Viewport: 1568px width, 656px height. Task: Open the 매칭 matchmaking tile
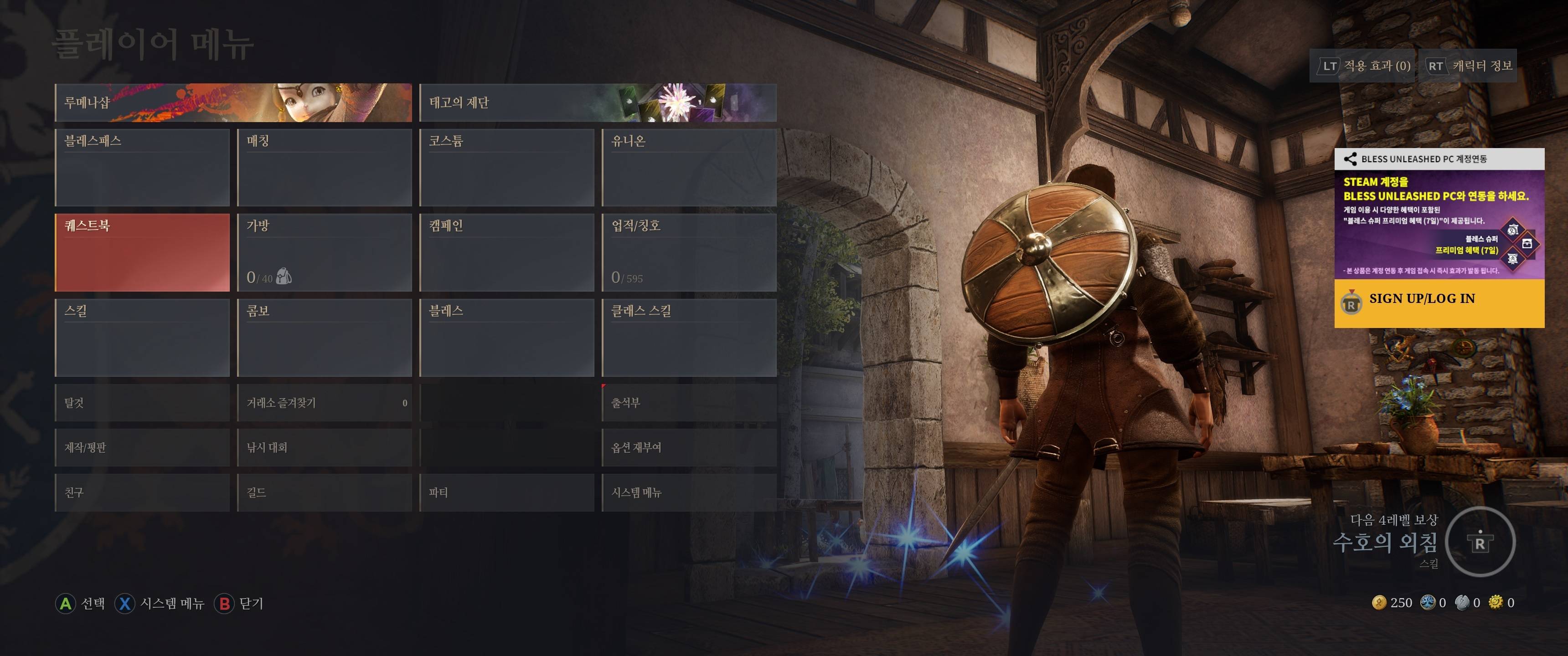325,167
